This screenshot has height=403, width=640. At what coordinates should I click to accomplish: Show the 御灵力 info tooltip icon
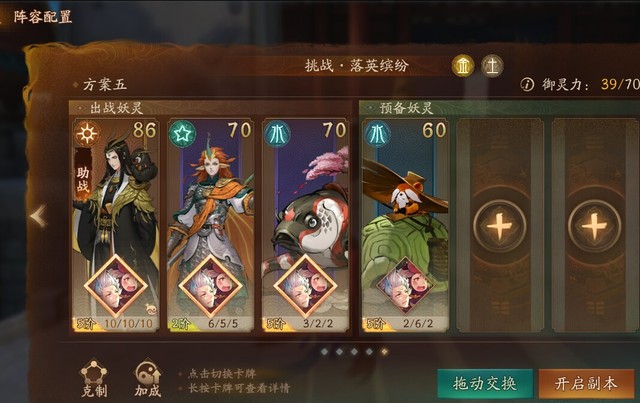coord(527,85)
